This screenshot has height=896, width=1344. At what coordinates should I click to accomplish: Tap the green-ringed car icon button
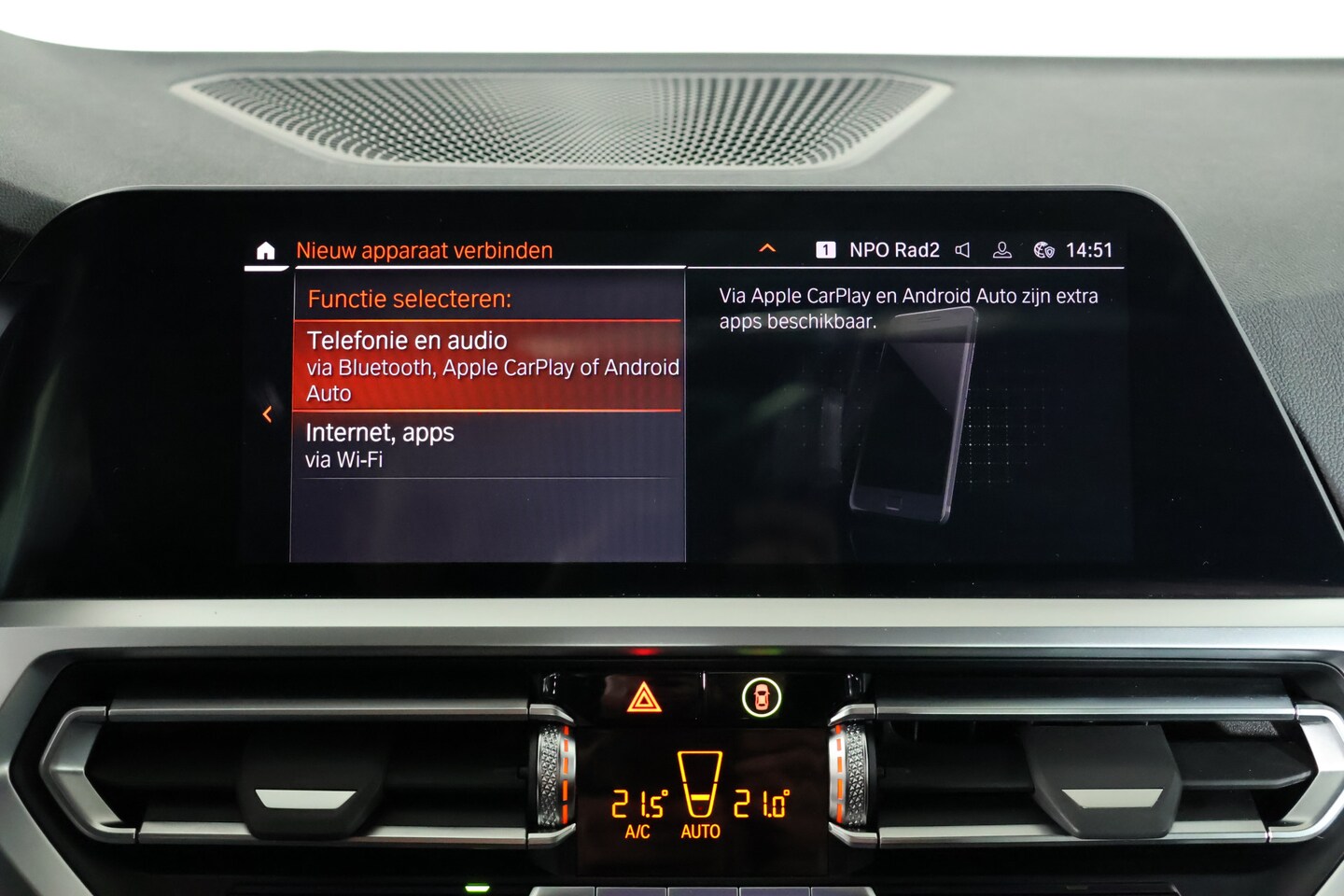(762, 697)
